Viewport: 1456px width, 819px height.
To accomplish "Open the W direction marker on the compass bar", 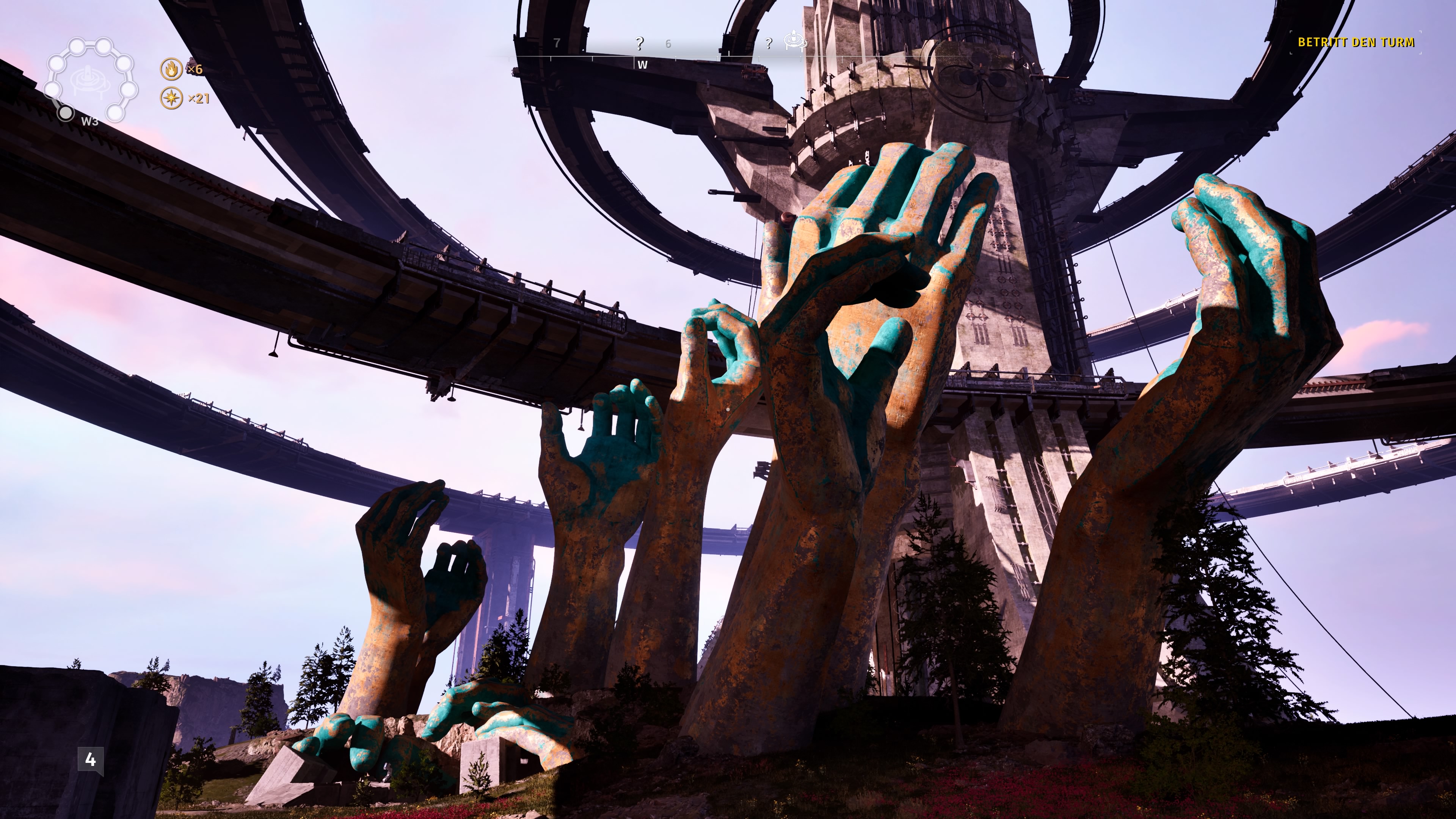I will coord(643,66).
